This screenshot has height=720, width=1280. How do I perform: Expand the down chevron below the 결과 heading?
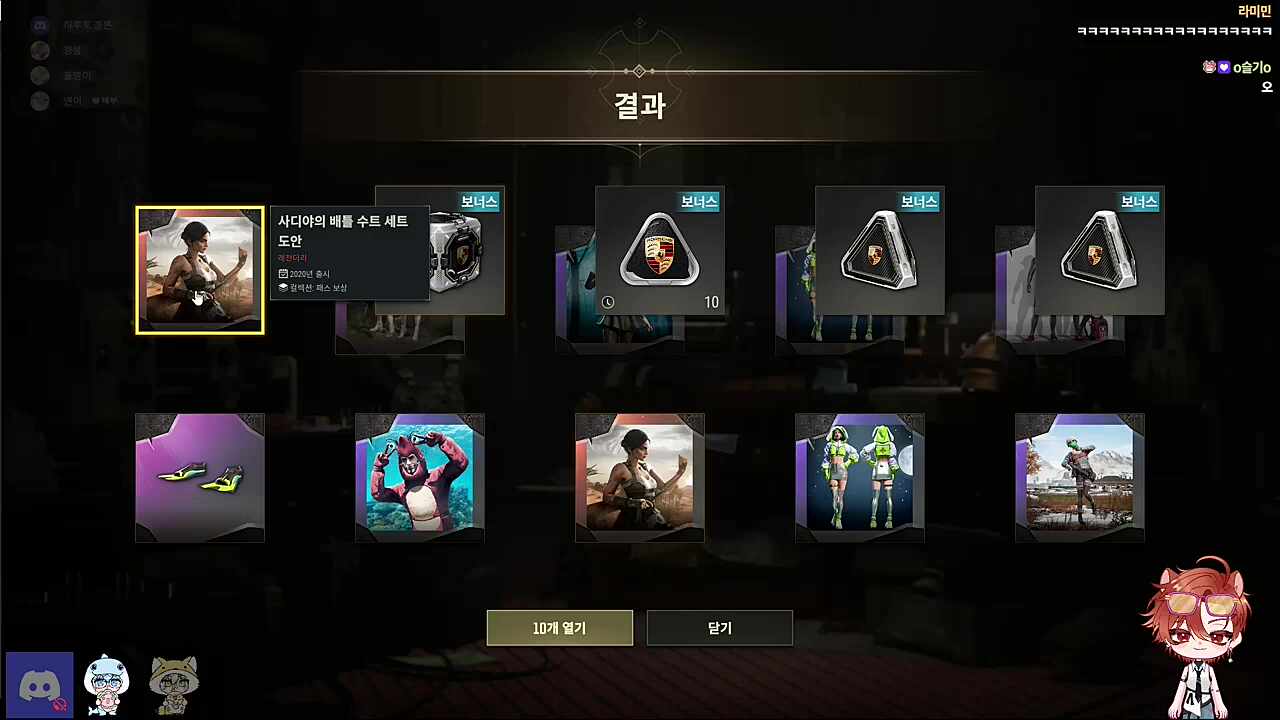click(x=639, y=153)
